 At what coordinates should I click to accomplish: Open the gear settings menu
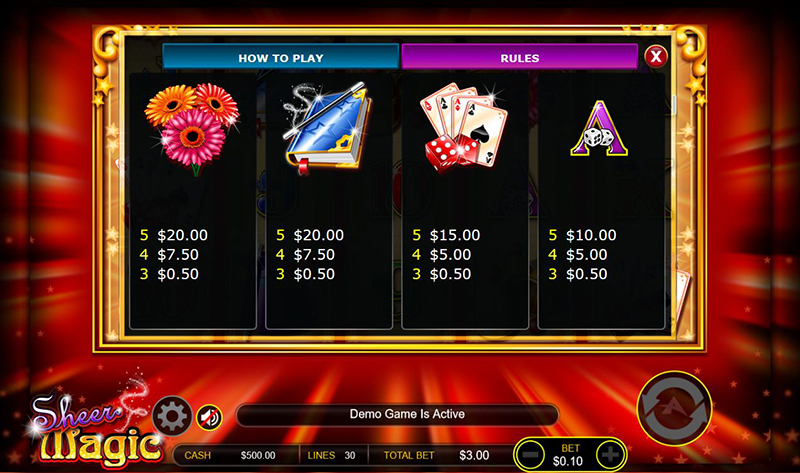172,415
